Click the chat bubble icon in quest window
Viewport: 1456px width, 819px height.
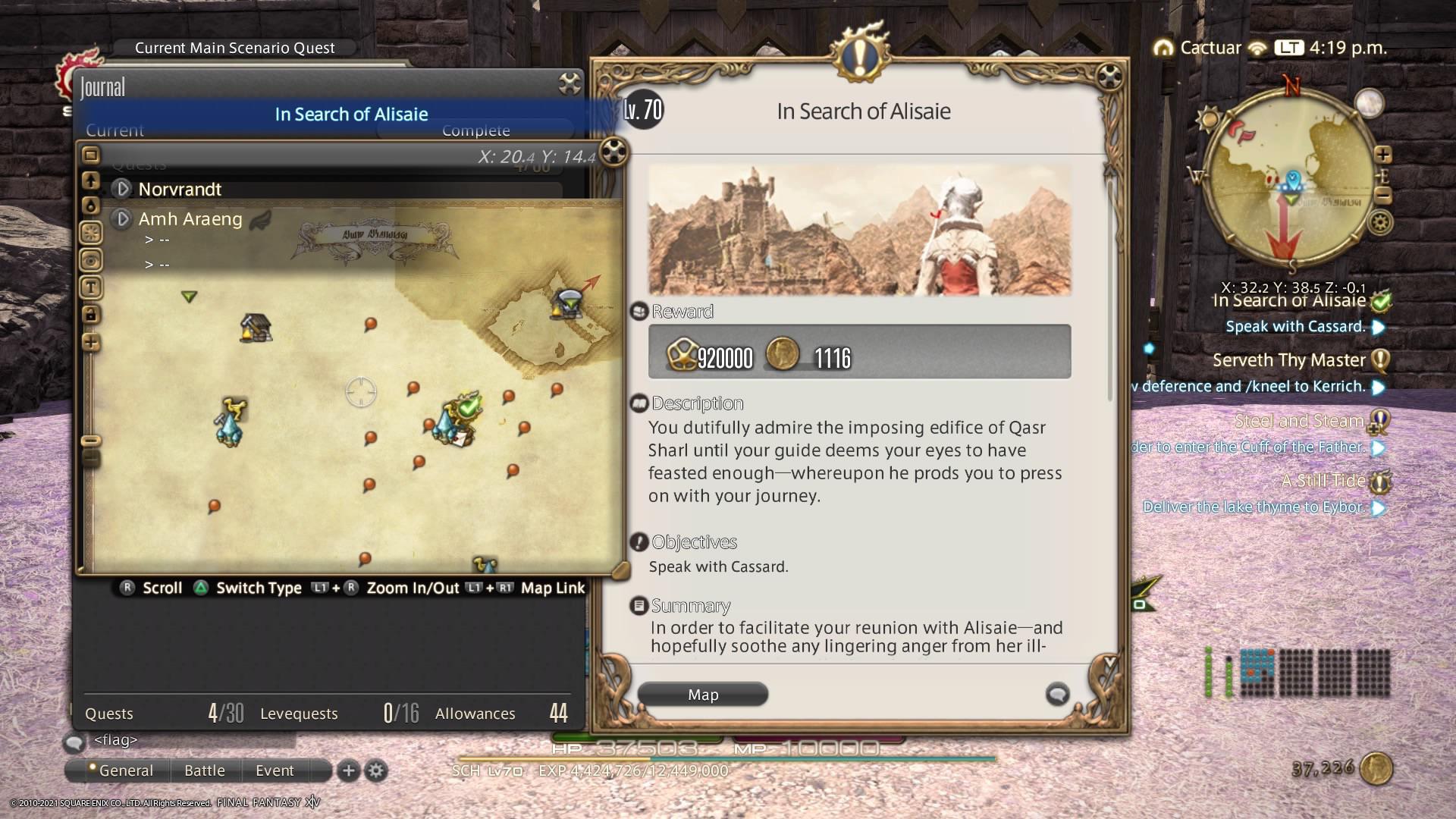(x=1057, y=694)
